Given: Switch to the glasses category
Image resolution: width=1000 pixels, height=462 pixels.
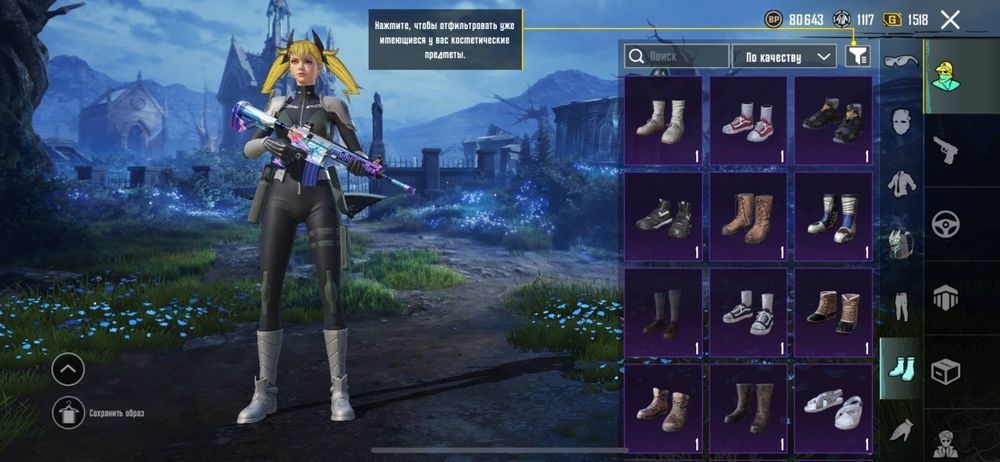Looking at the screenshot, I should click(x=901, y=62).
